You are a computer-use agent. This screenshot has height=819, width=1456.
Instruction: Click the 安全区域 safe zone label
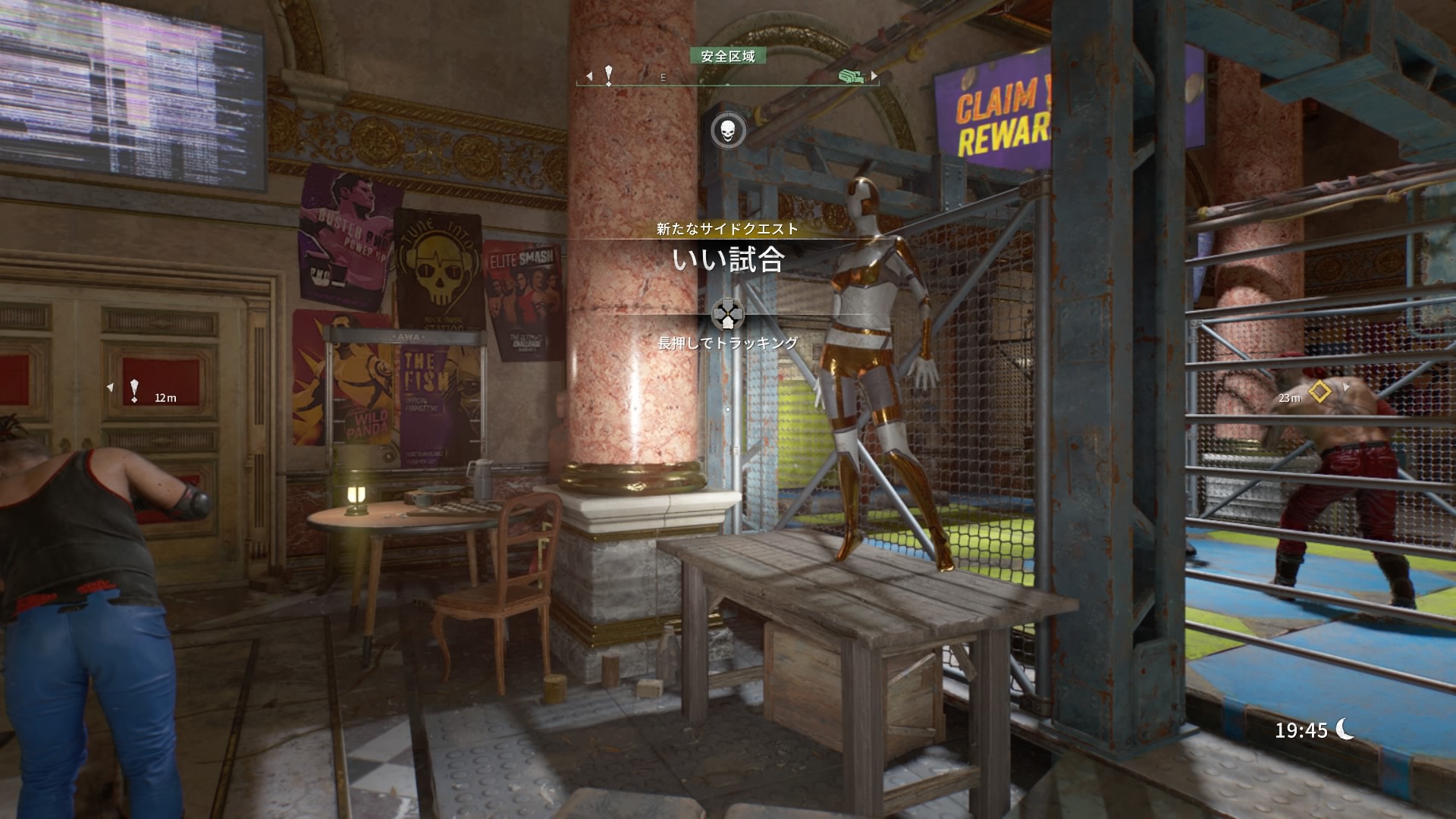point(727,56)
